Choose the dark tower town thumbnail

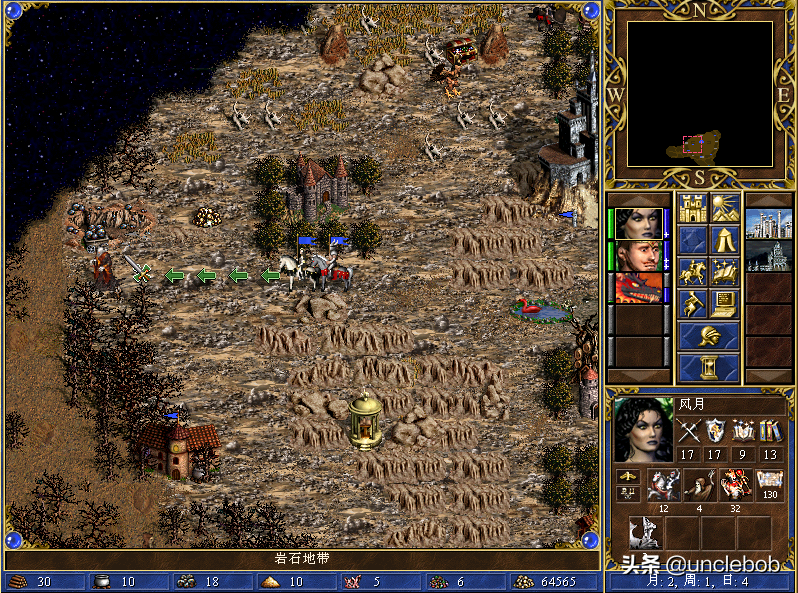[x=769, y=255]
